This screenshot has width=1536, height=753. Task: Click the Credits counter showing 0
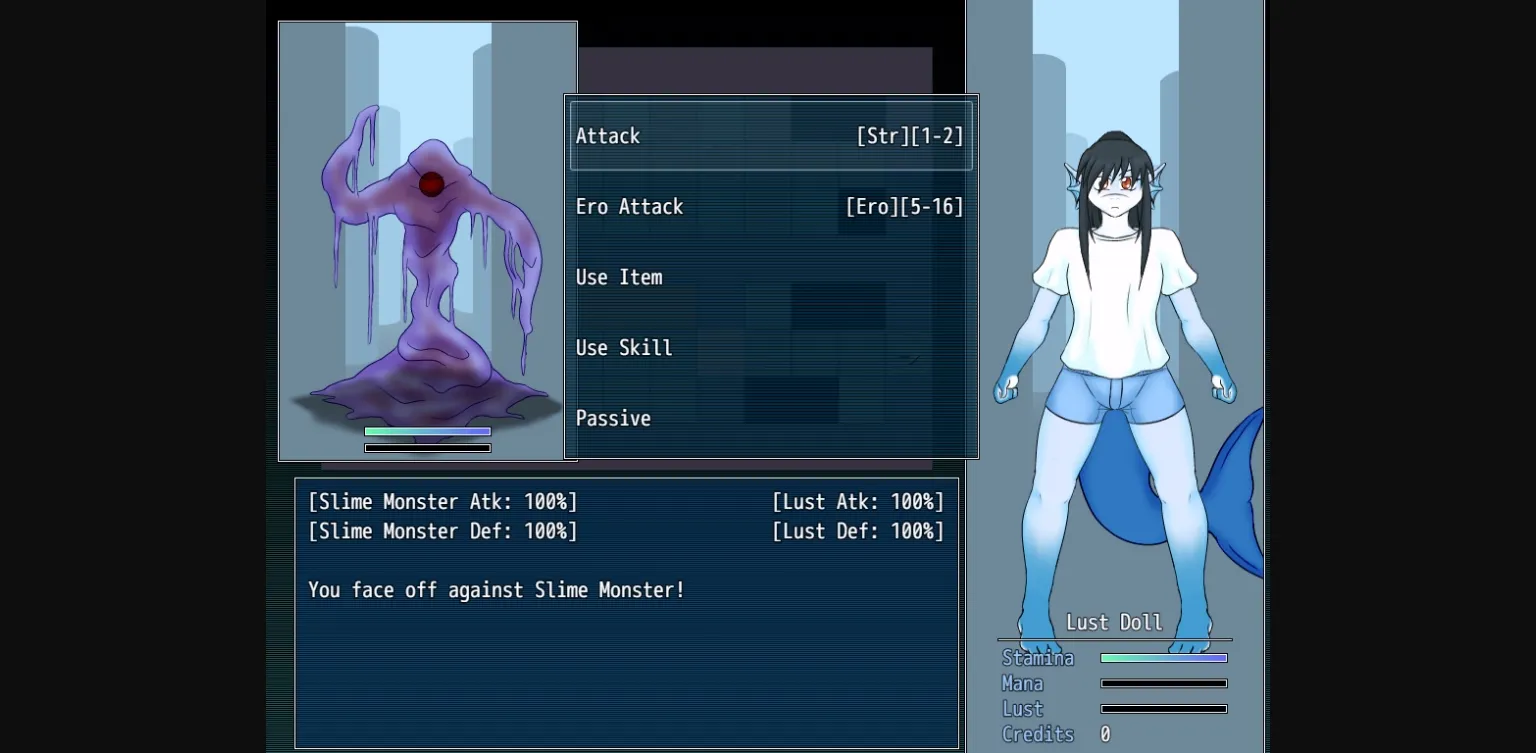click(x=1103, y=734)
